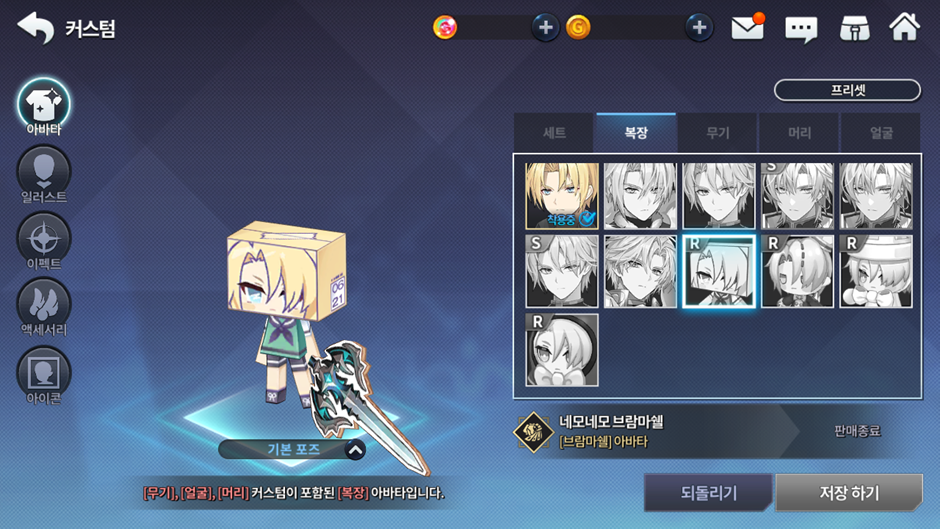
Task: Add gold with the plus button
Action: click(x=699, y=28)
